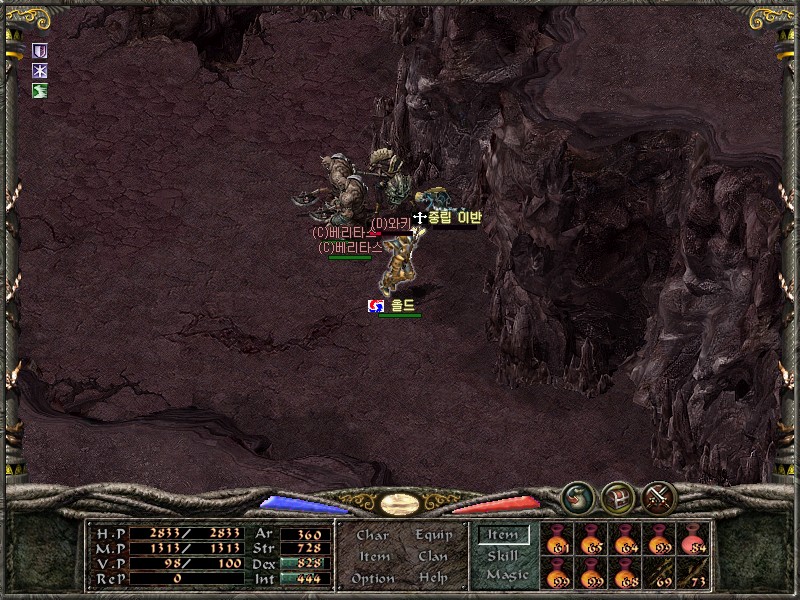Viewport: 800px width, 600px height.
Task: Select the arrow stack with count 73
Action: pos(694,573)
